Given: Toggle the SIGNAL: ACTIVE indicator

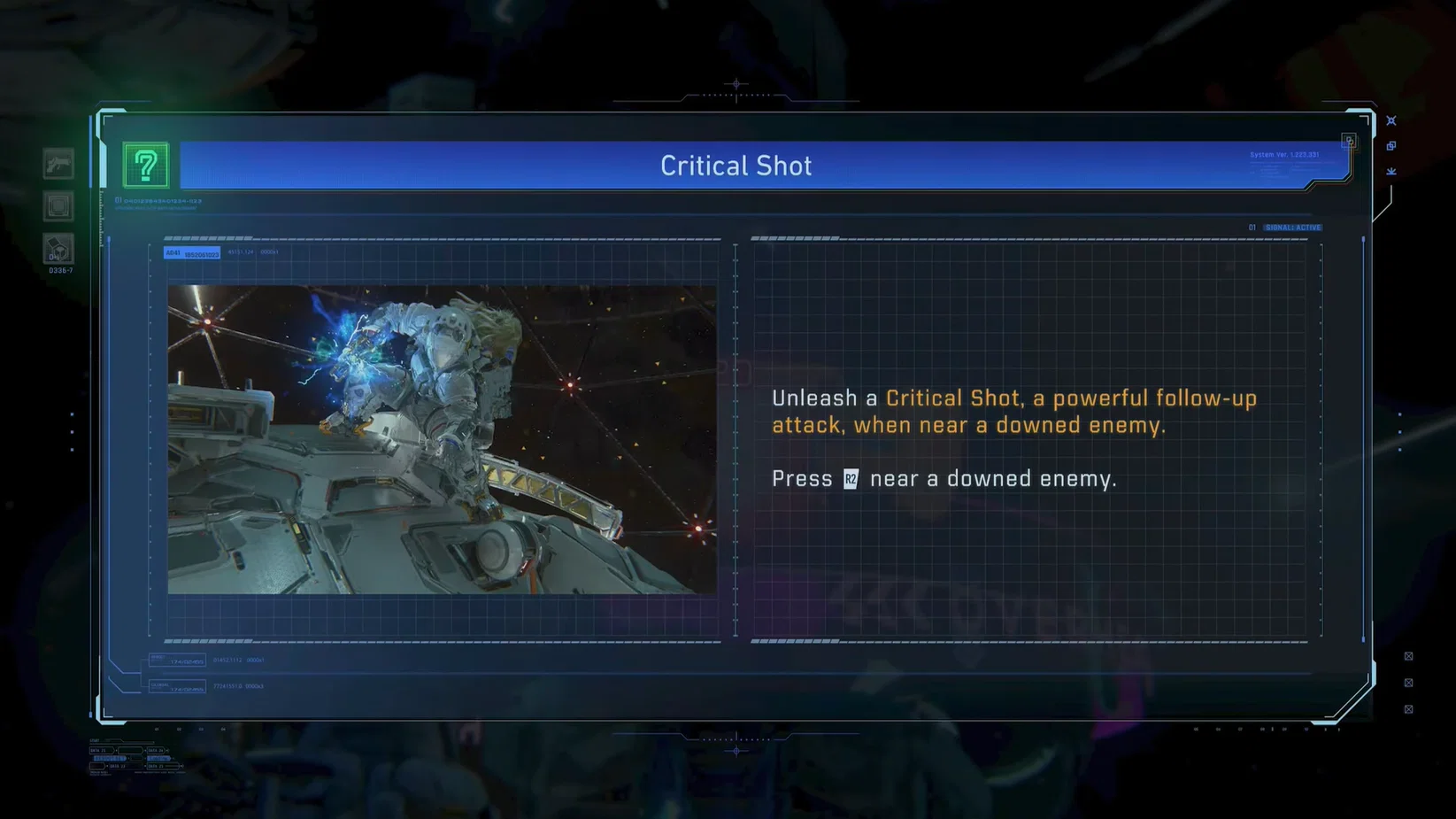Looking at the screenshot, I should 1291,227.
